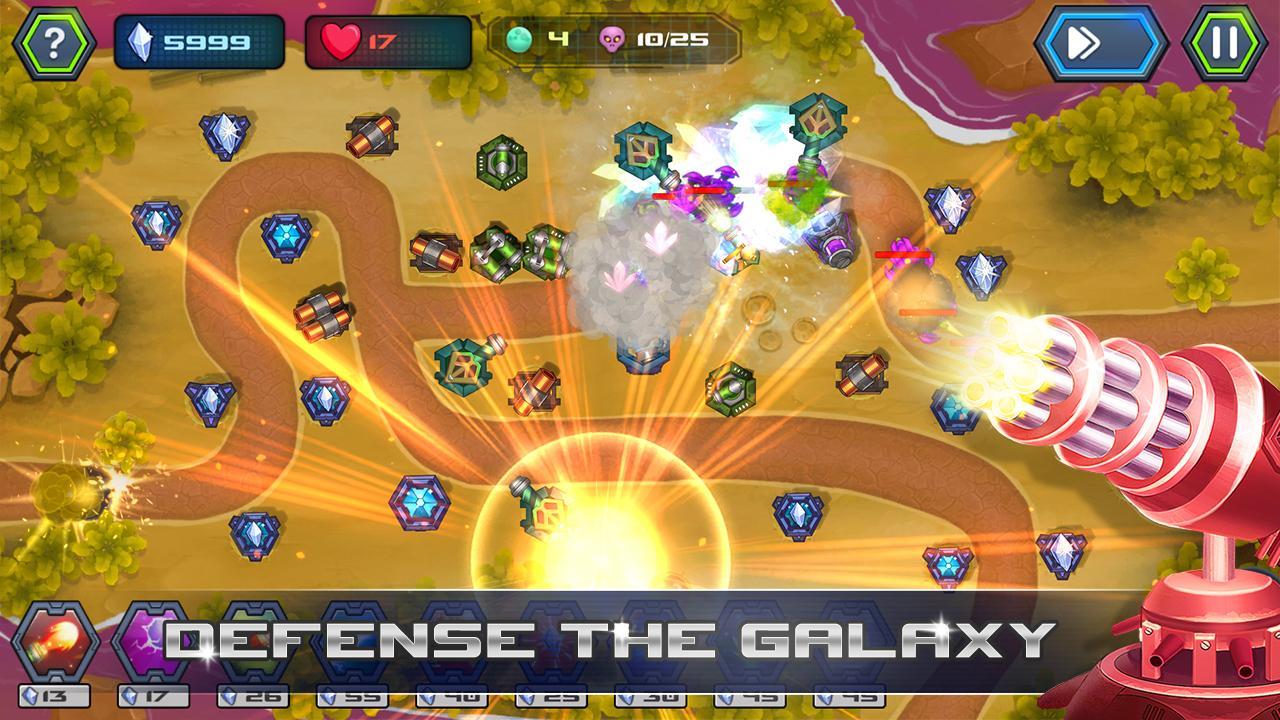Image resolution: width=1280 pixels, height=720 pixels.
Task: Toggle the fast-forward speed control
Action: [1100, 40]
